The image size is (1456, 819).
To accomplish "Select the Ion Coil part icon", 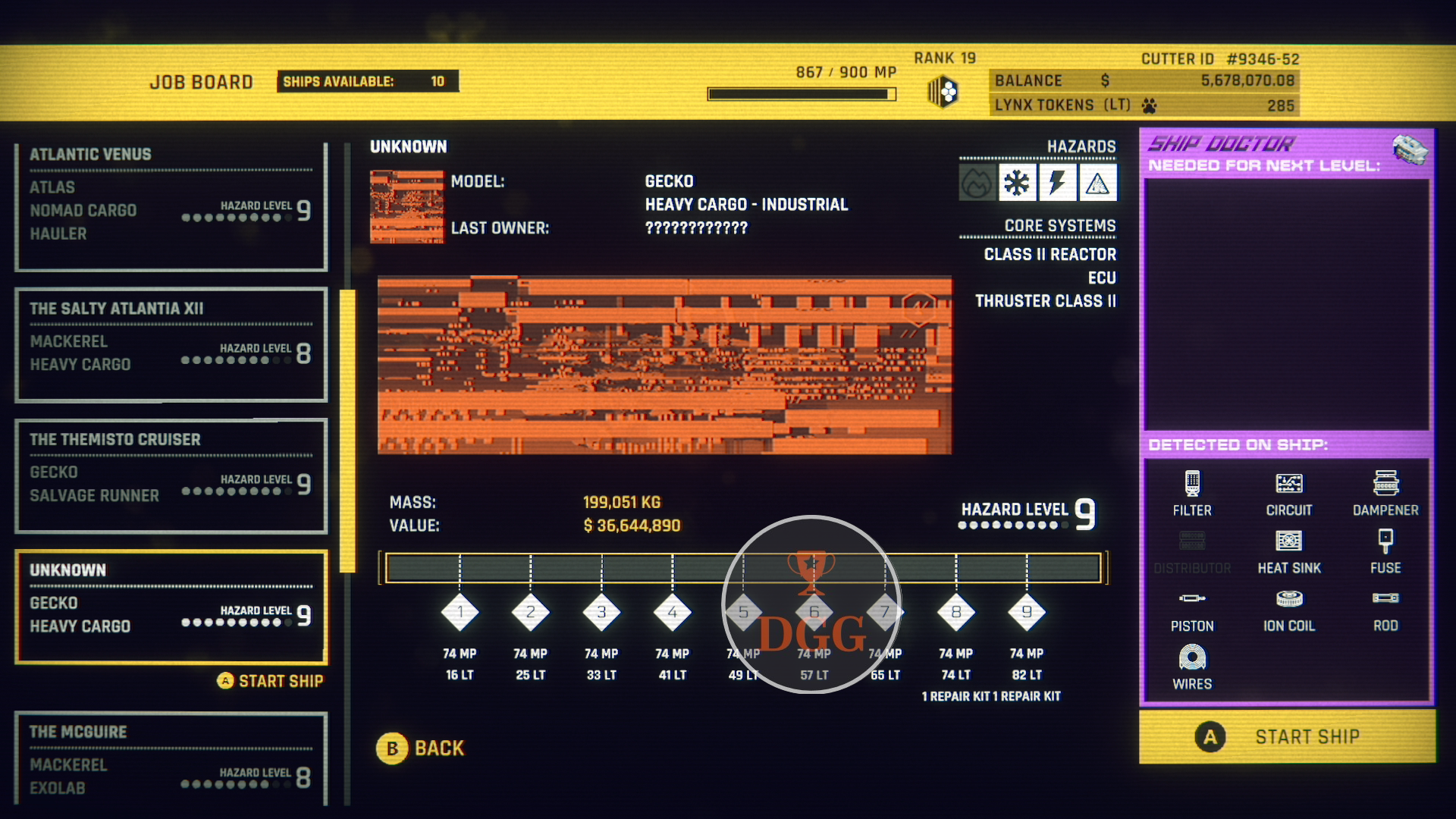I will click(1288, 599).
